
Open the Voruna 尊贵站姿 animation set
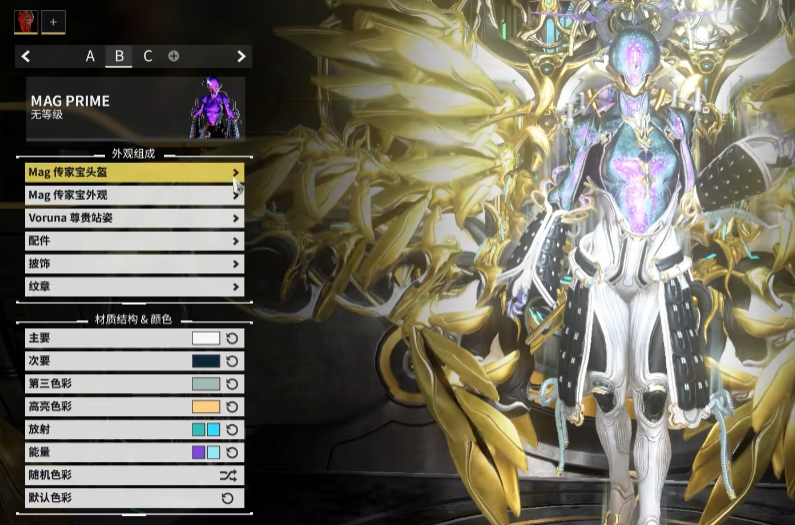(134, 218)
